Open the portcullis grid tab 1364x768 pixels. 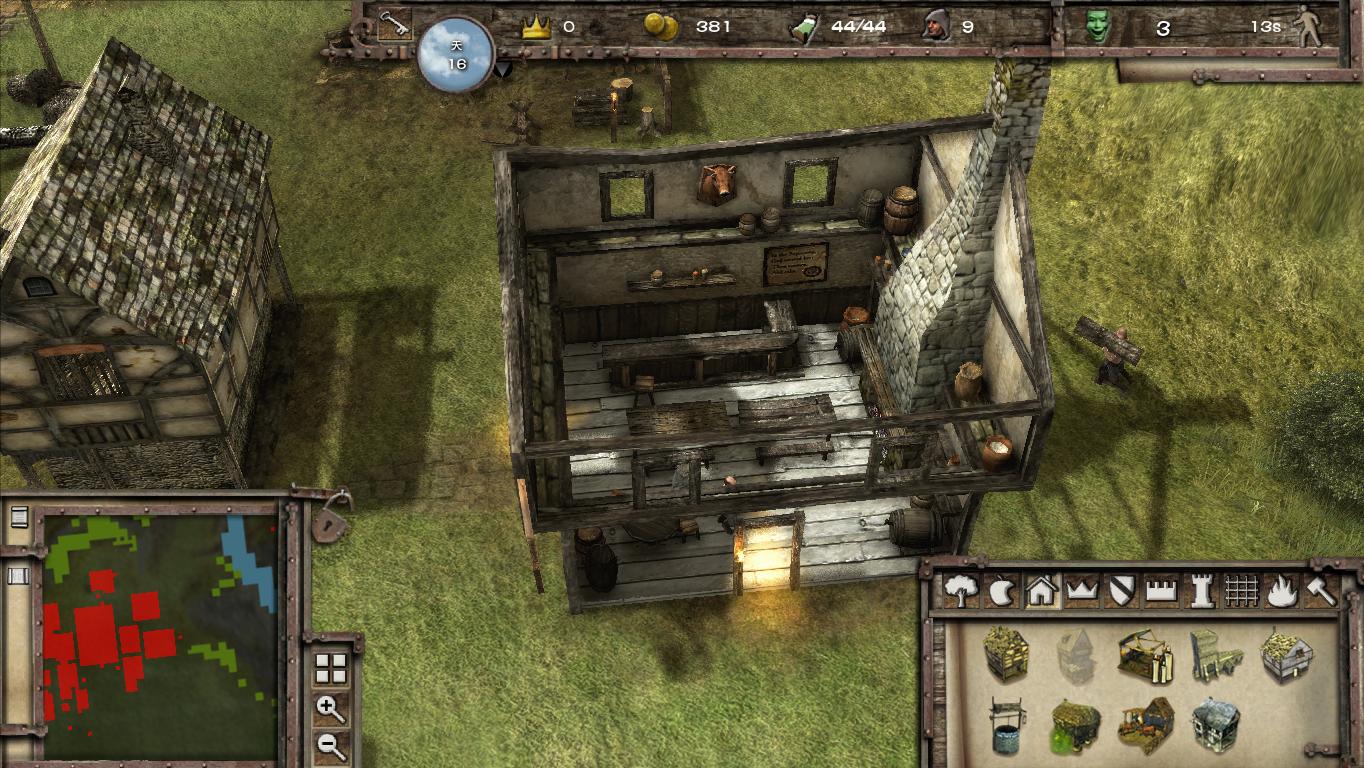click(x=1240, y=591)
